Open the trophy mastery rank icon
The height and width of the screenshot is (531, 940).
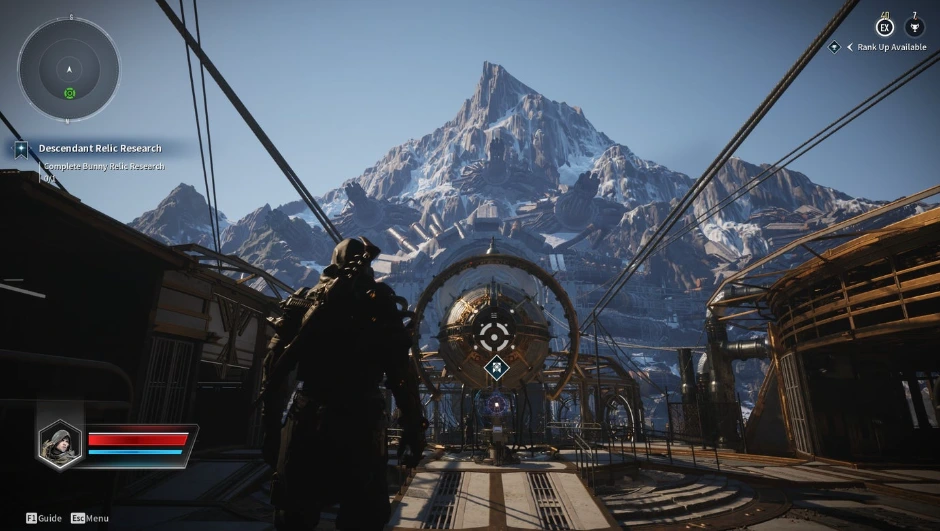point(914,28)
